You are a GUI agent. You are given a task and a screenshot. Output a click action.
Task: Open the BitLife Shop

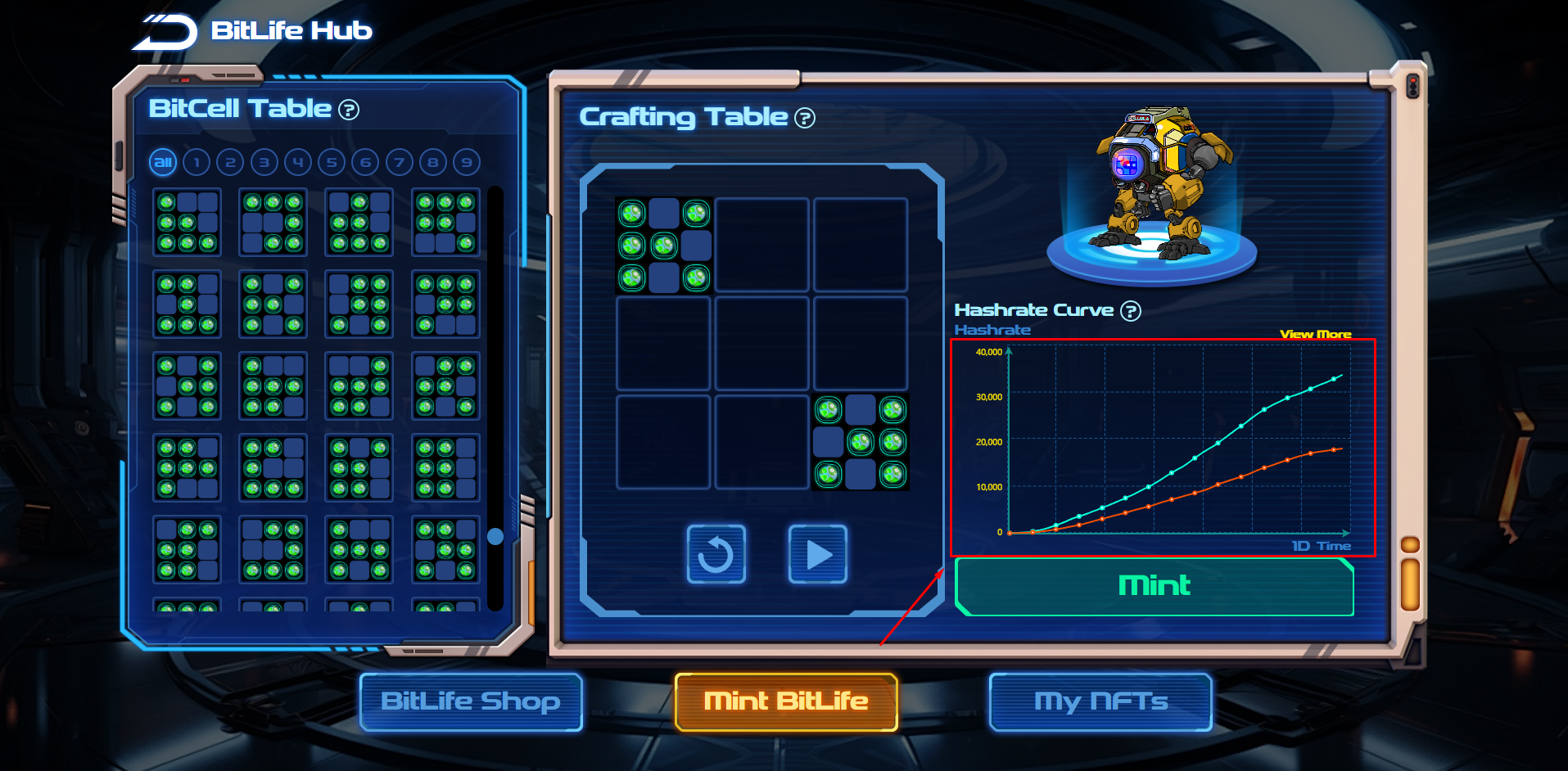coord(471,701)
